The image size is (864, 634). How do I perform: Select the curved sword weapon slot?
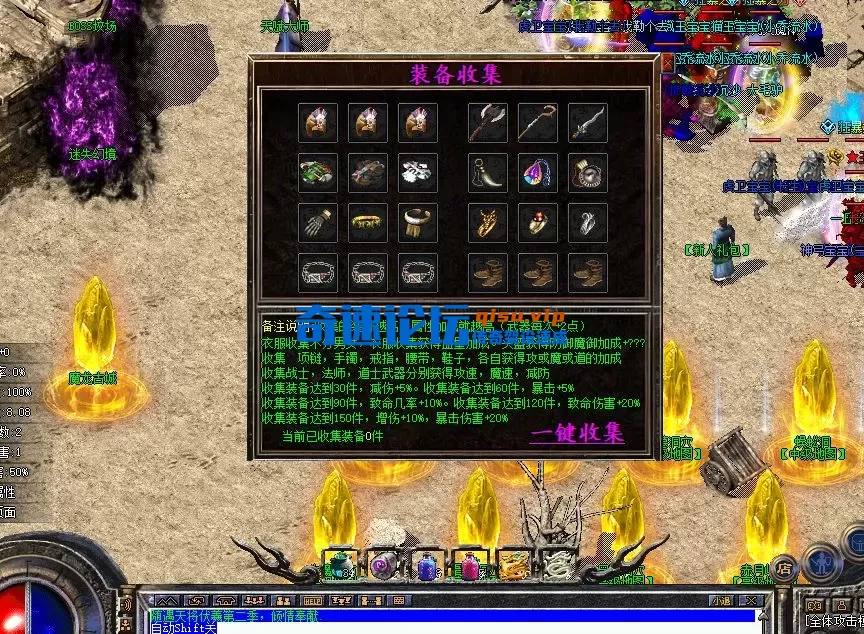[588, 123]
